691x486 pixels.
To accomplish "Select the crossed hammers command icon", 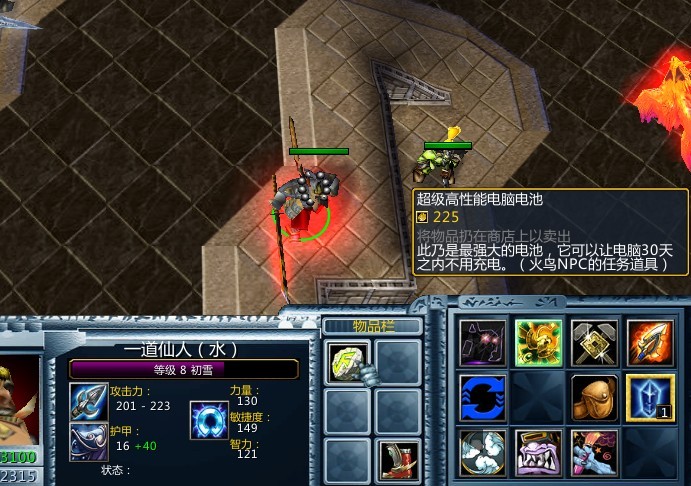I will [594, 342].
